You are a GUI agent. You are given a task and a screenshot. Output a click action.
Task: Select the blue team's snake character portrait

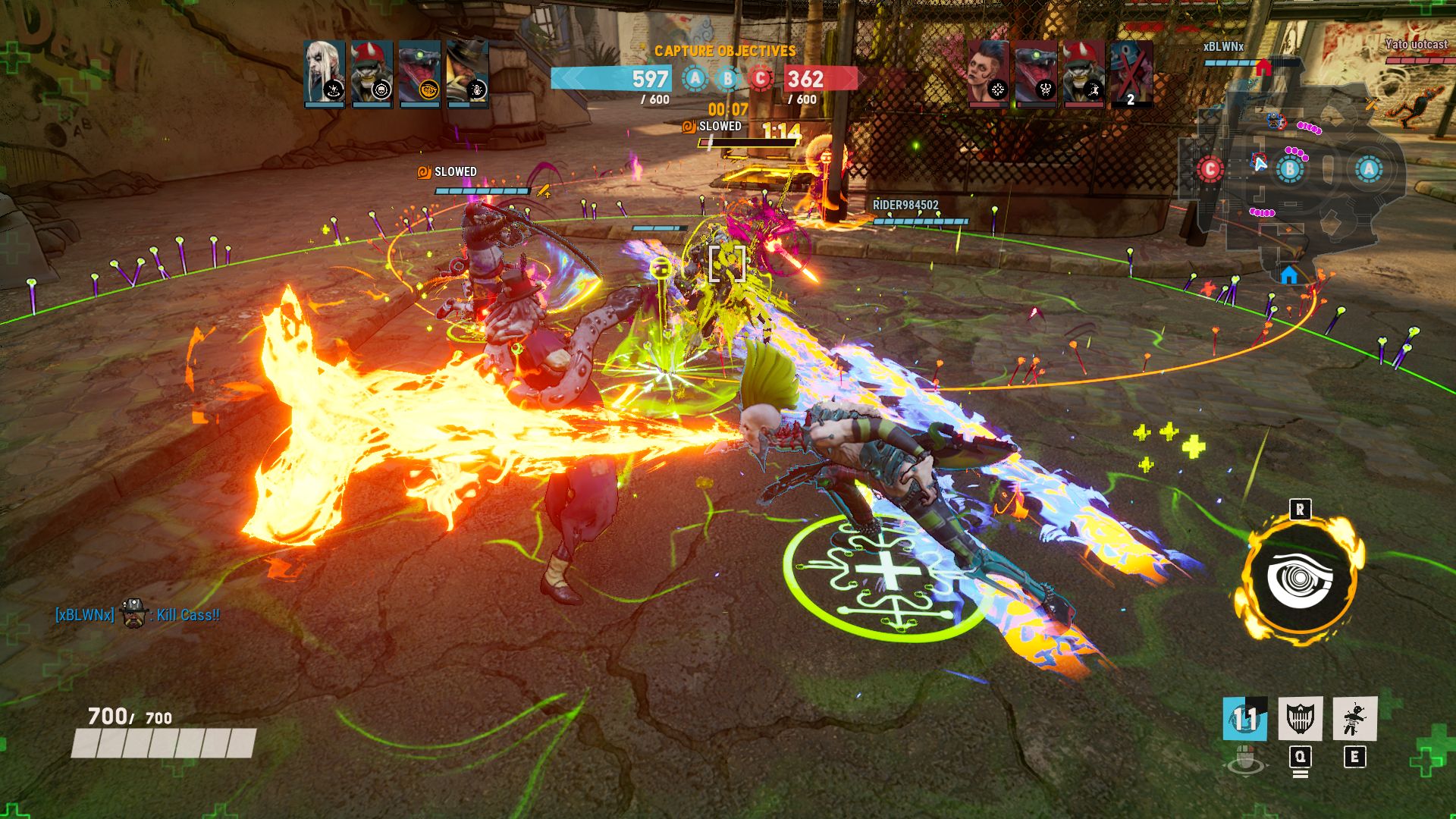click(419, 73)
